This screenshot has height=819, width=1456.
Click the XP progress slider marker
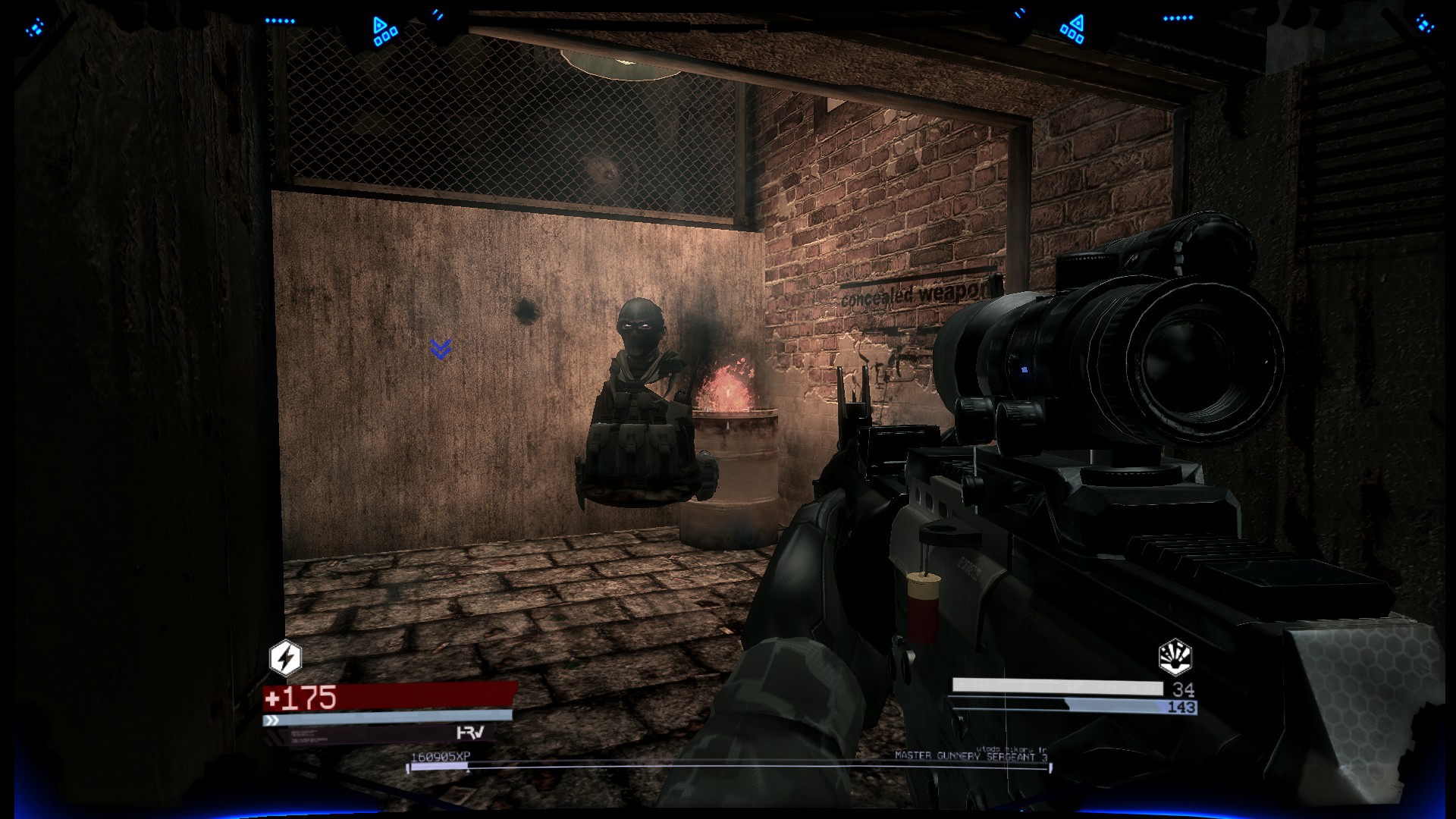tap(467, 771)
